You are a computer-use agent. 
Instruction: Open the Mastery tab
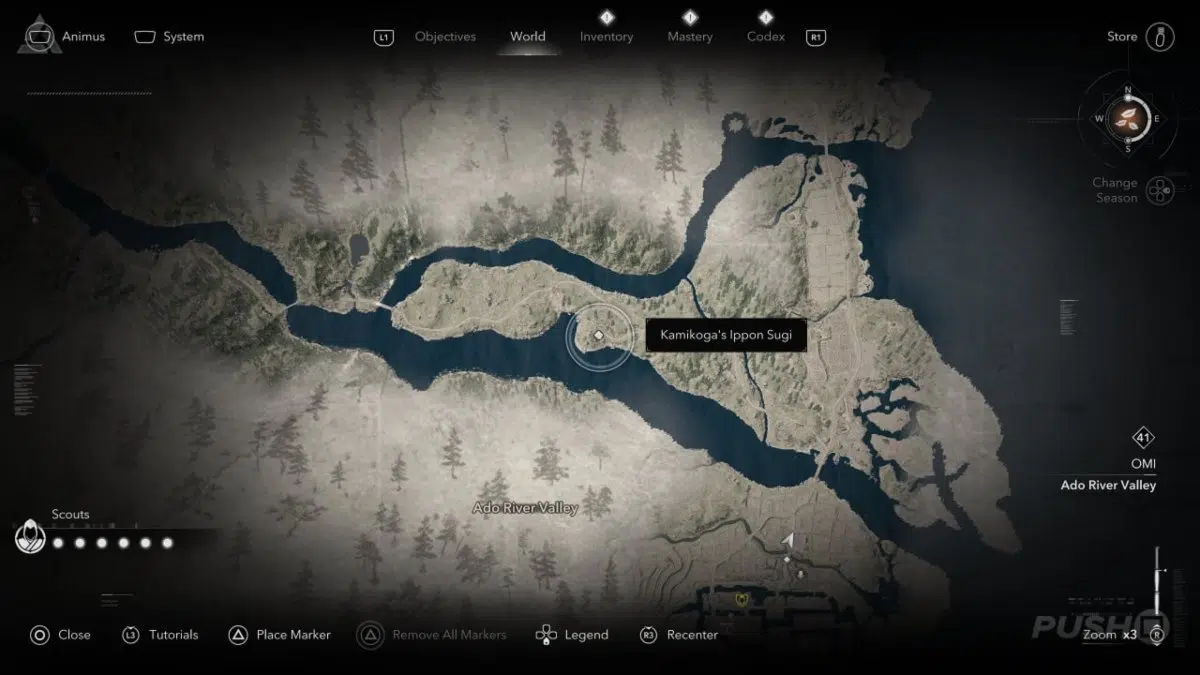(x=690, y=37)
